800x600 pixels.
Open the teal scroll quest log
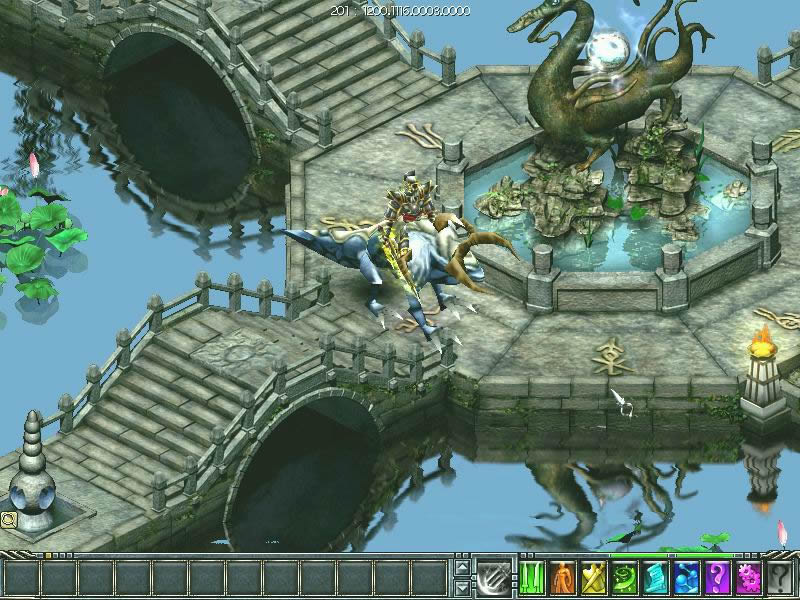click(655, 578)
